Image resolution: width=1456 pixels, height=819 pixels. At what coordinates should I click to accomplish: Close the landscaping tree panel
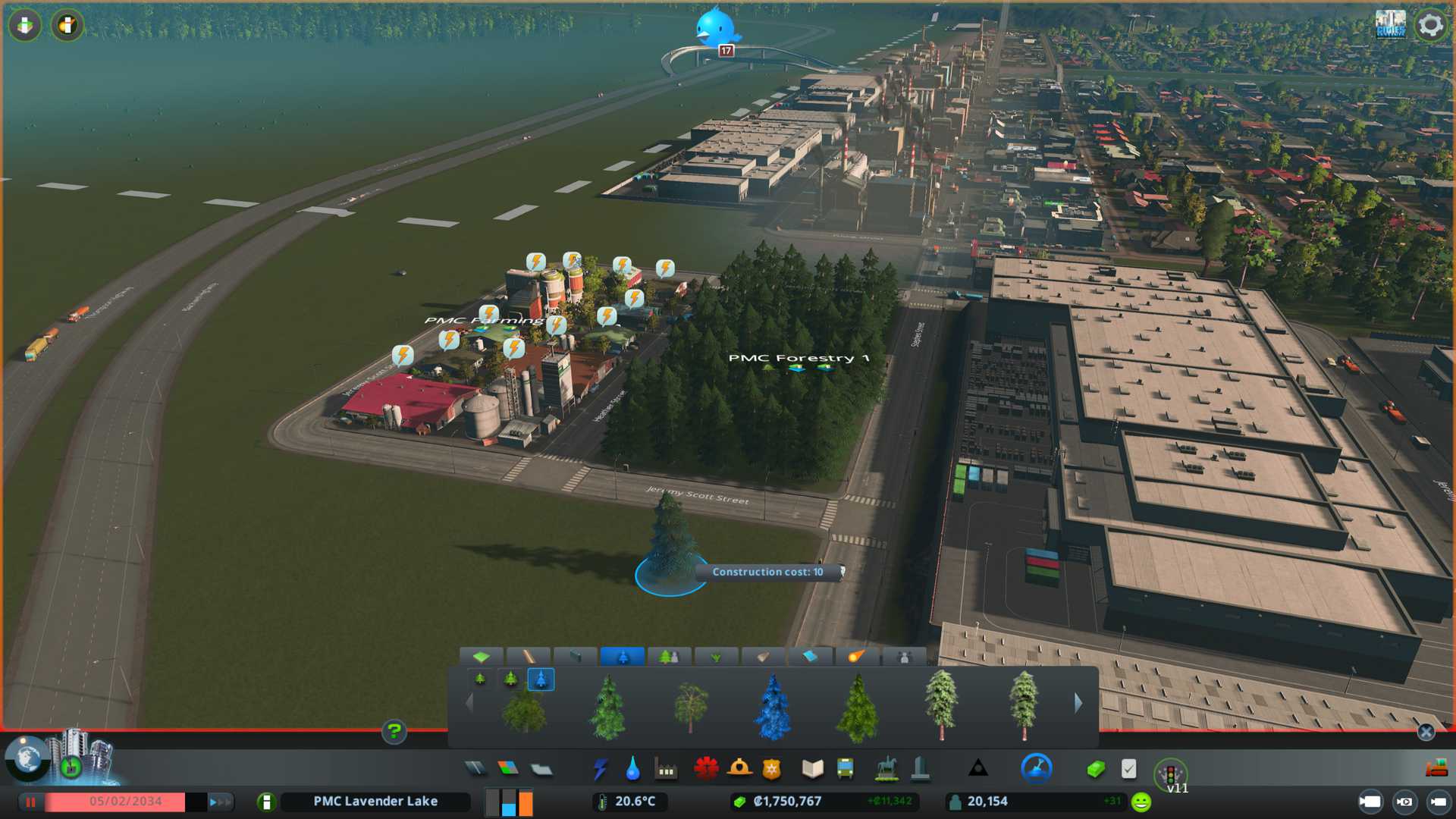coord(1426,732)
